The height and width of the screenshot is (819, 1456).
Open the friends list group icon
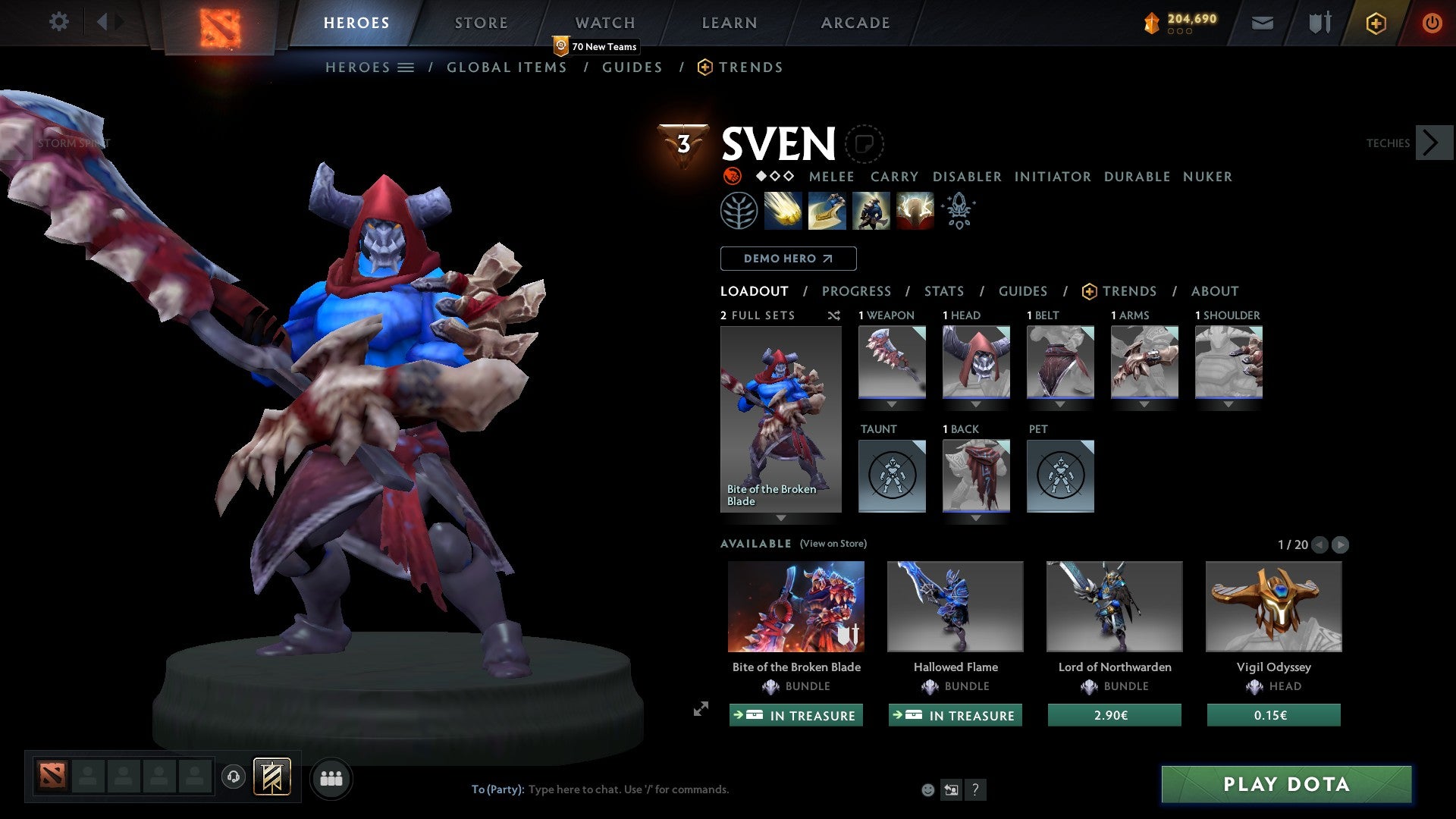point(331,778)
